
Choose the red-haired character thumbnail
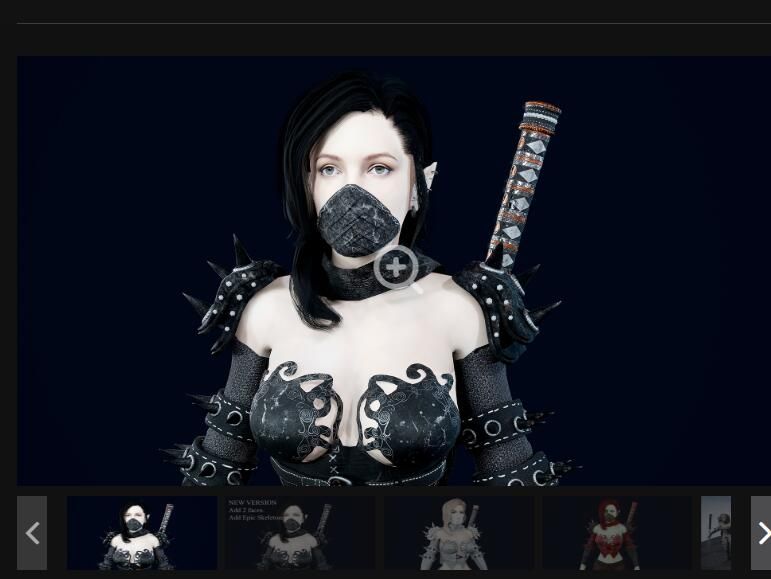[x=616, y=533]
